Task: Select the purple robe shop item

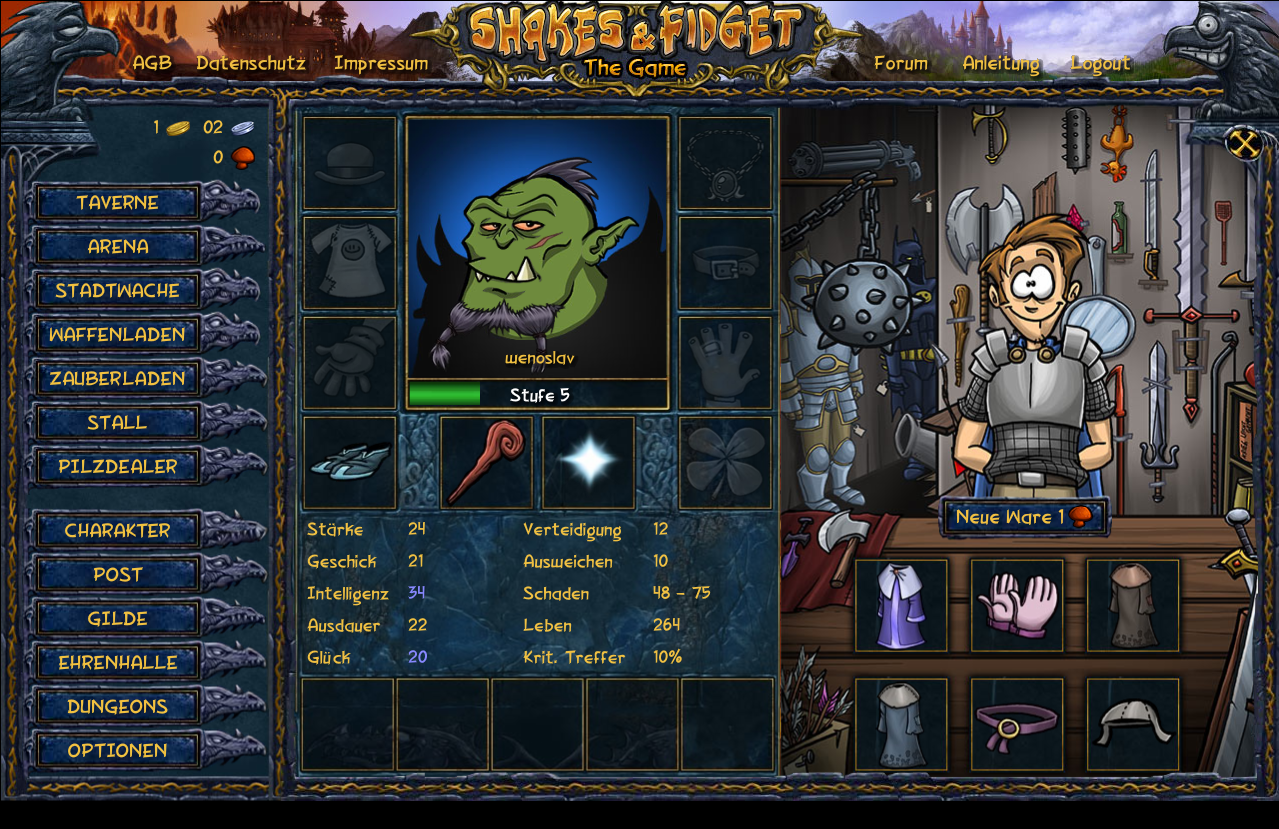Action: pyautogui.click(x=901, y=606)
